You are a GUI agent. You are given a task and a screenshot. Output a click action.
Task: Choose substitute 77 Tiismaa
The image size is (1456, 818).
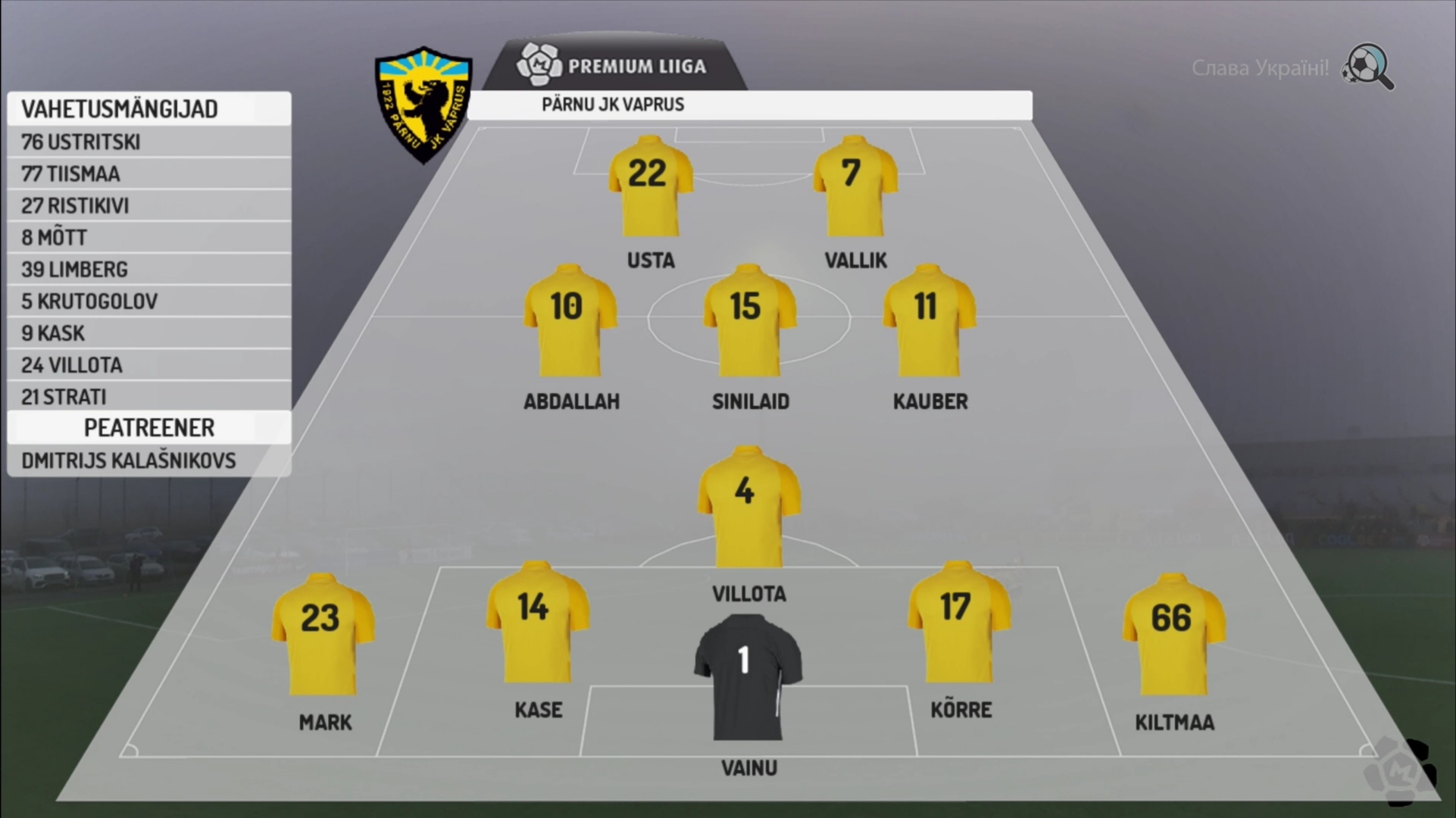coord(148,173)
